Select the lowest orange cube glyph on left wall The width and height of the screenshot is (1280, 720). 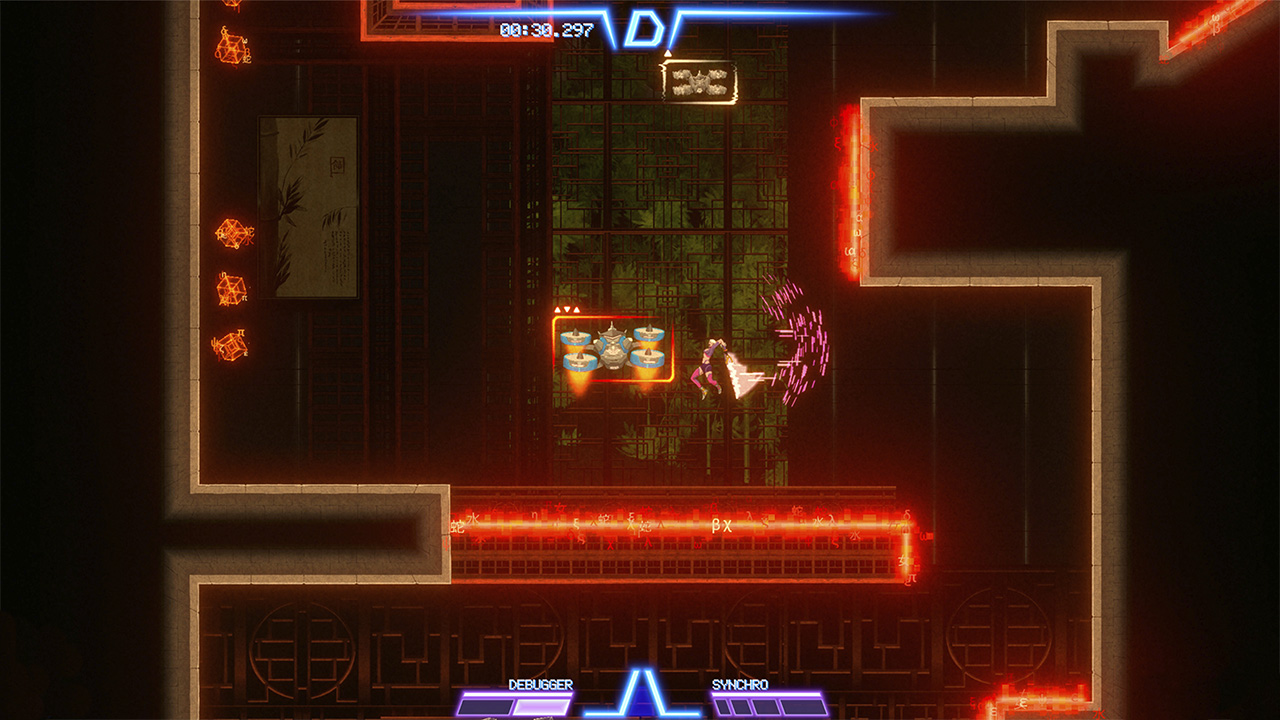(x=232, y=345)
